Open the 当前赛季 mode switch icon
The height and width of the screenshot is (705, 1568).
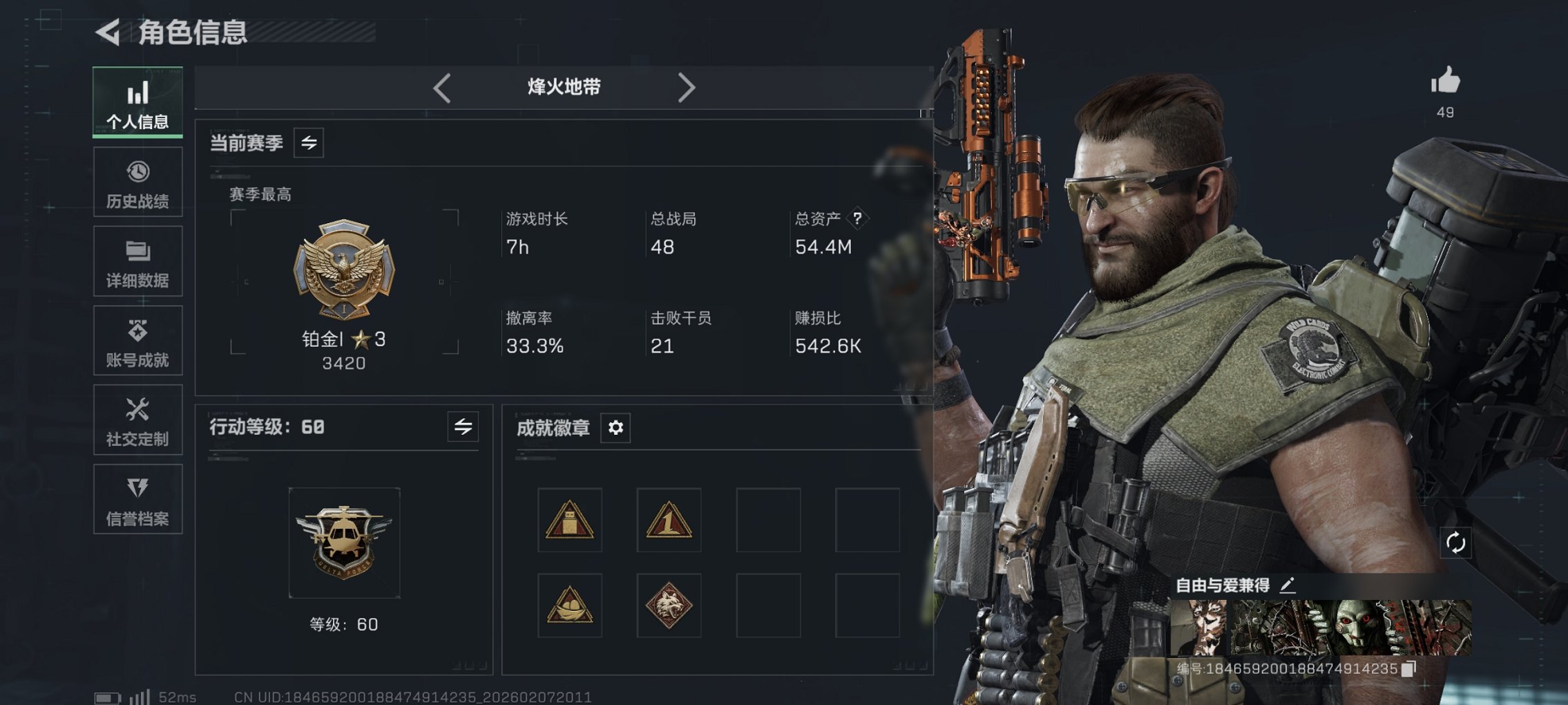(309, 144)
